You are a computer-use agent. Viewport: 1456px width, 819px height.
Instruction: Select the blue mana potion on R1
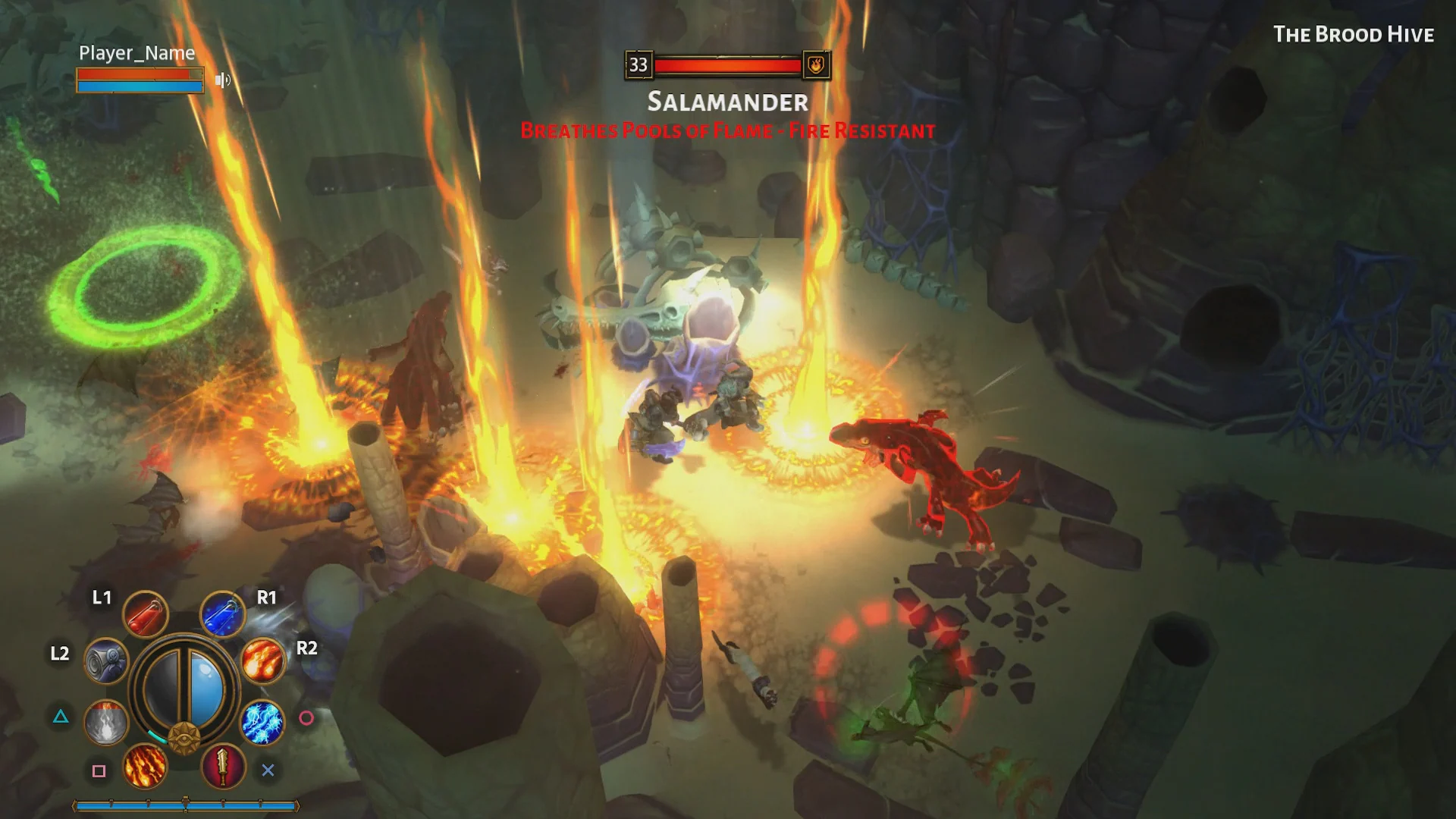[x=222, y=614]
